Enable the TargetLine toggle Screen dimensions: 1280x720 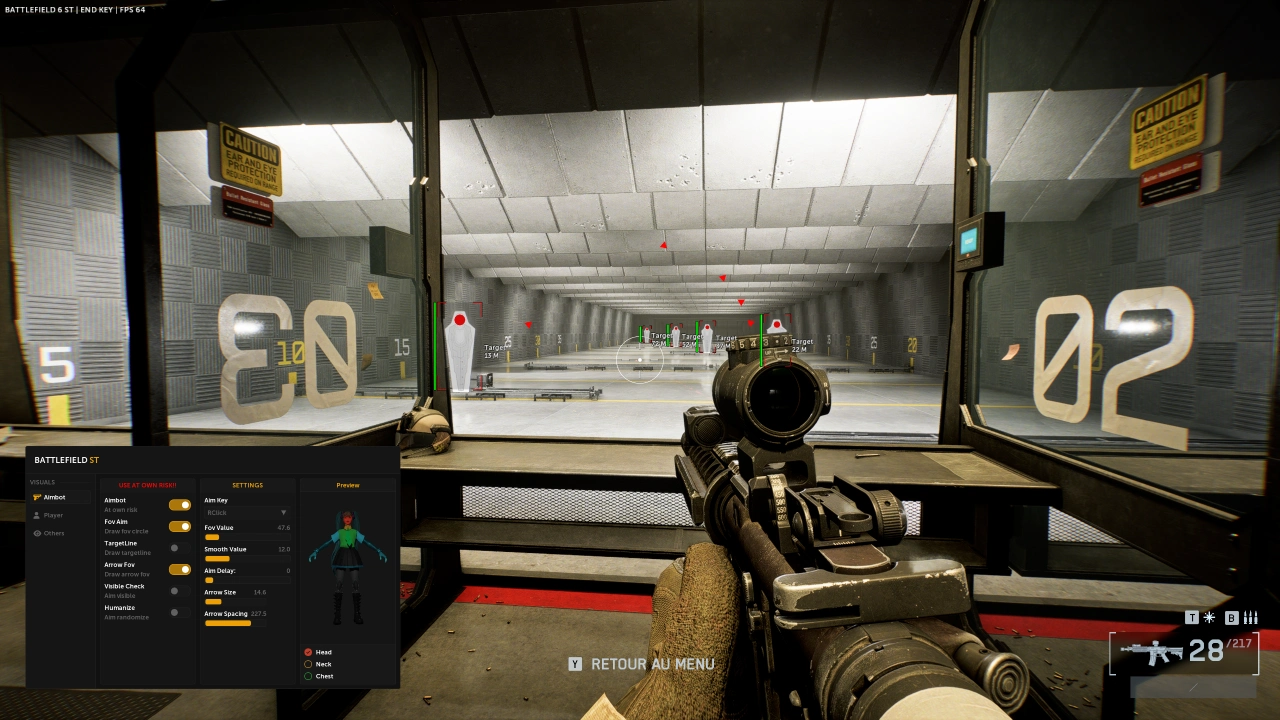point(179,548)
